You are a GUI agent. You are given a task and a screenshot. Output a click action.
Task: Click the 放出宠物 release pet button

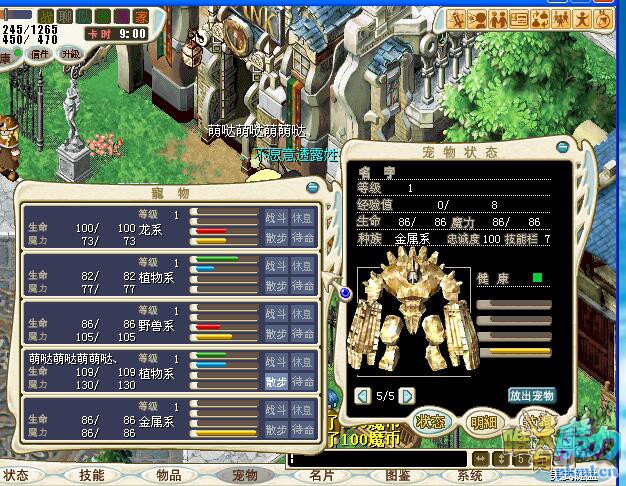(531, 395)
